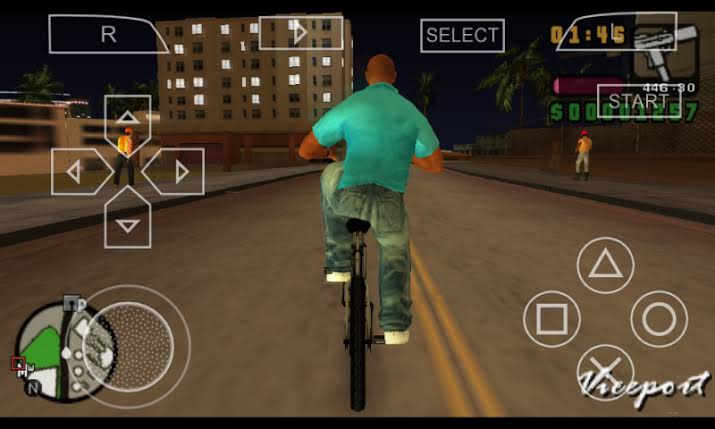
Task: Tap the triangle action button
Action: click(x=604, y=265)
